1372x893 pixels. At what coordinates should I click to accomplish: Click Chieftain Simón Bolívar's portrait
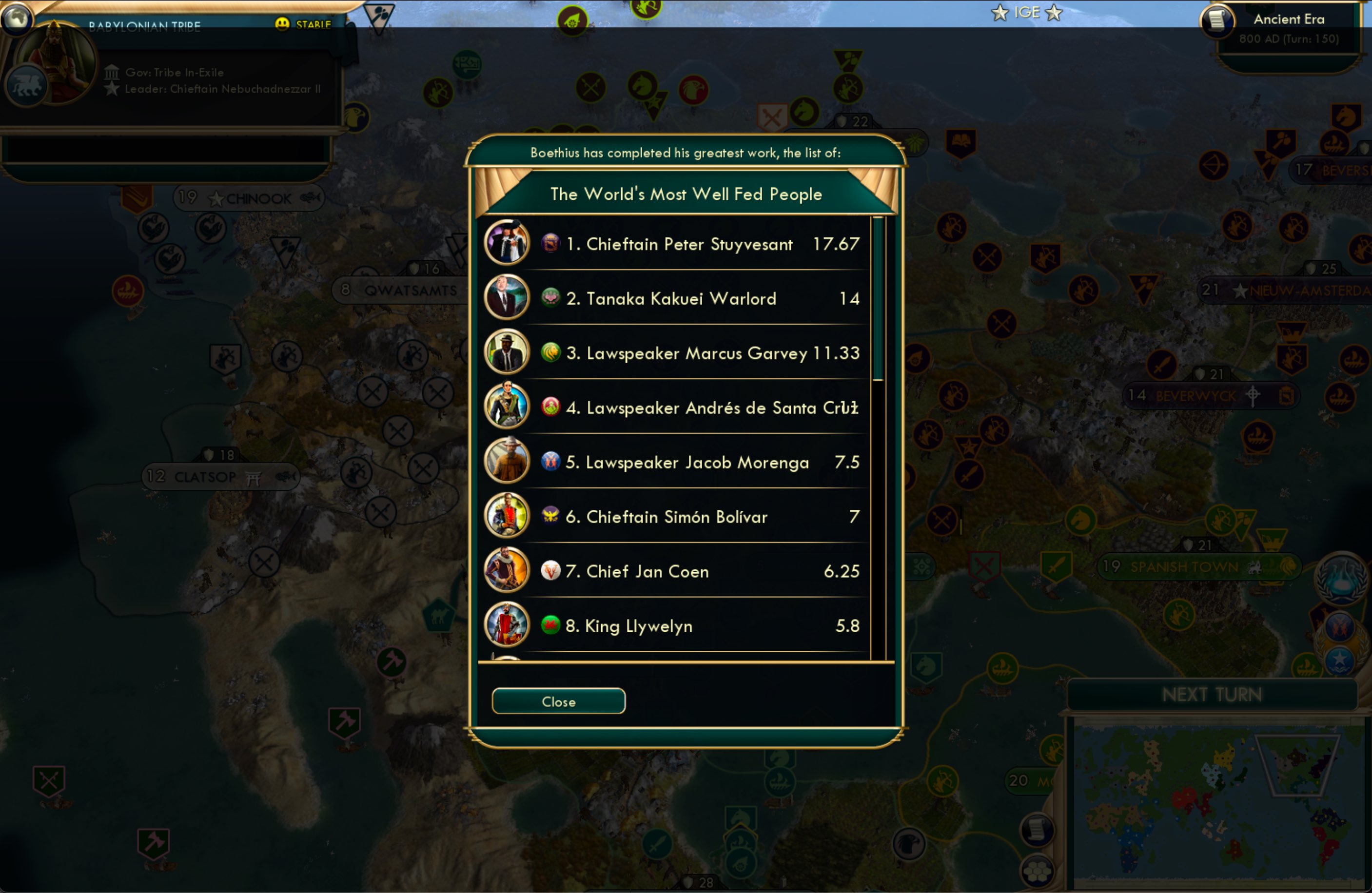tap(506, 515)
